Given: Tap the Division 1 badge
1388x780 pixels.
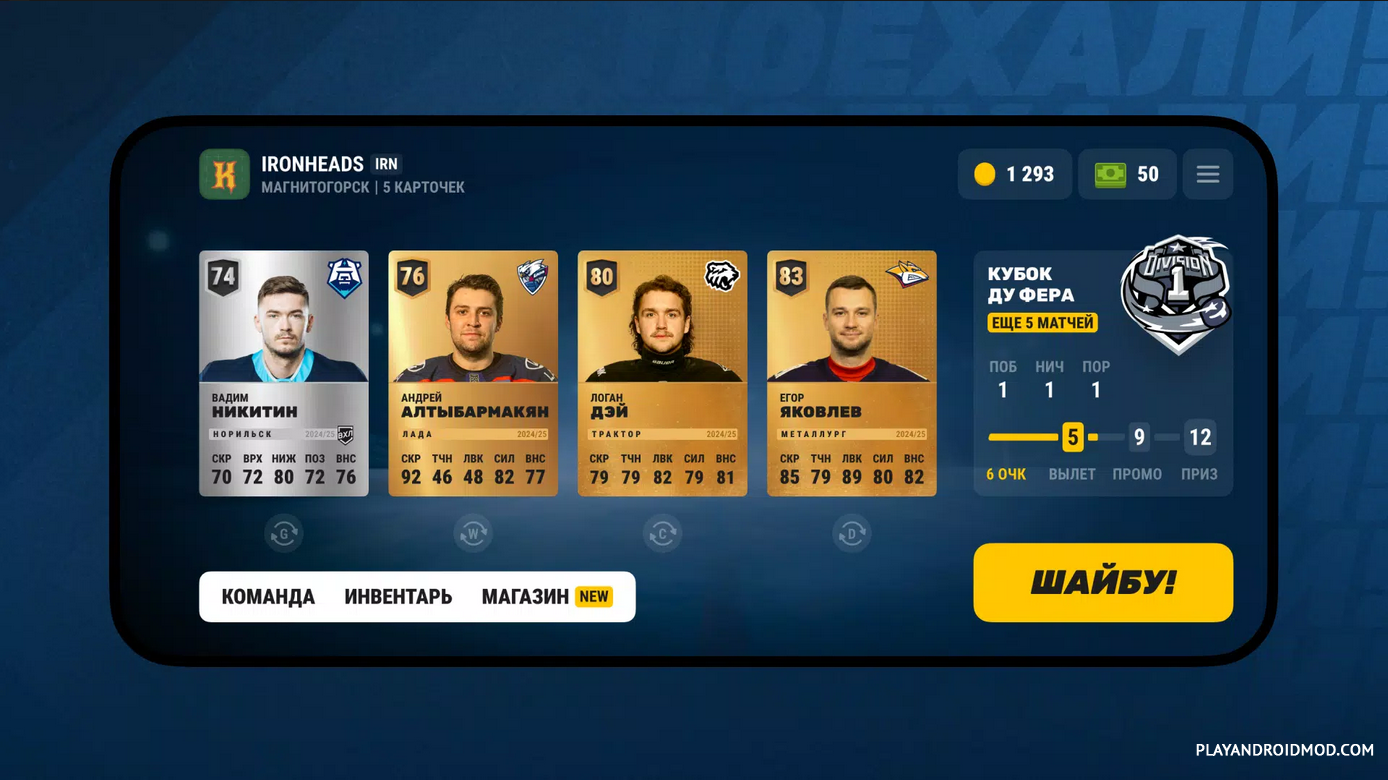Looking at the screenshot, I should pos(1177,293).
